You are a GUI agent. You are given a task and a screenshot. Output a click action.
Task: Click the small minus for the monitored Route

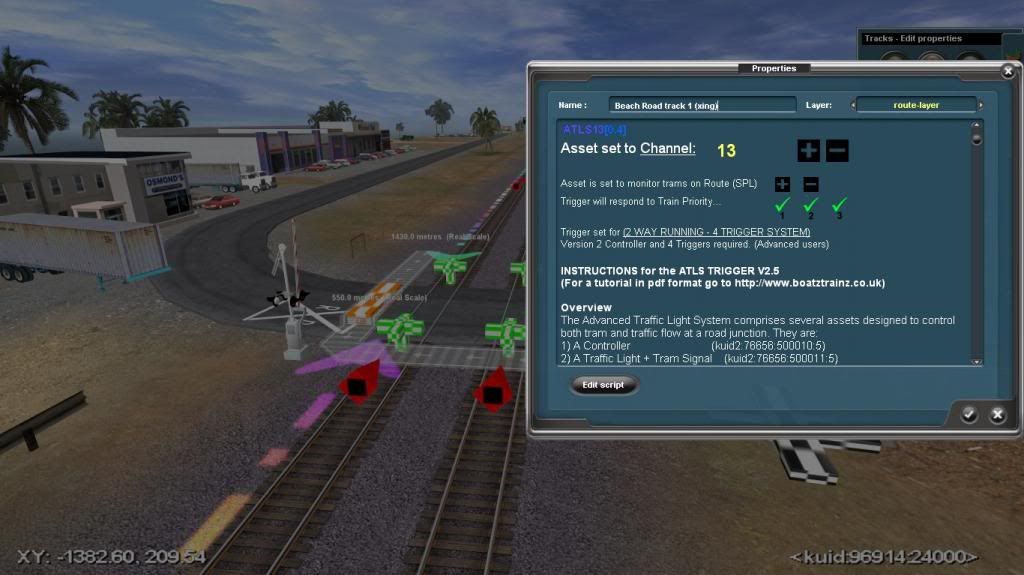coord(811,184)
